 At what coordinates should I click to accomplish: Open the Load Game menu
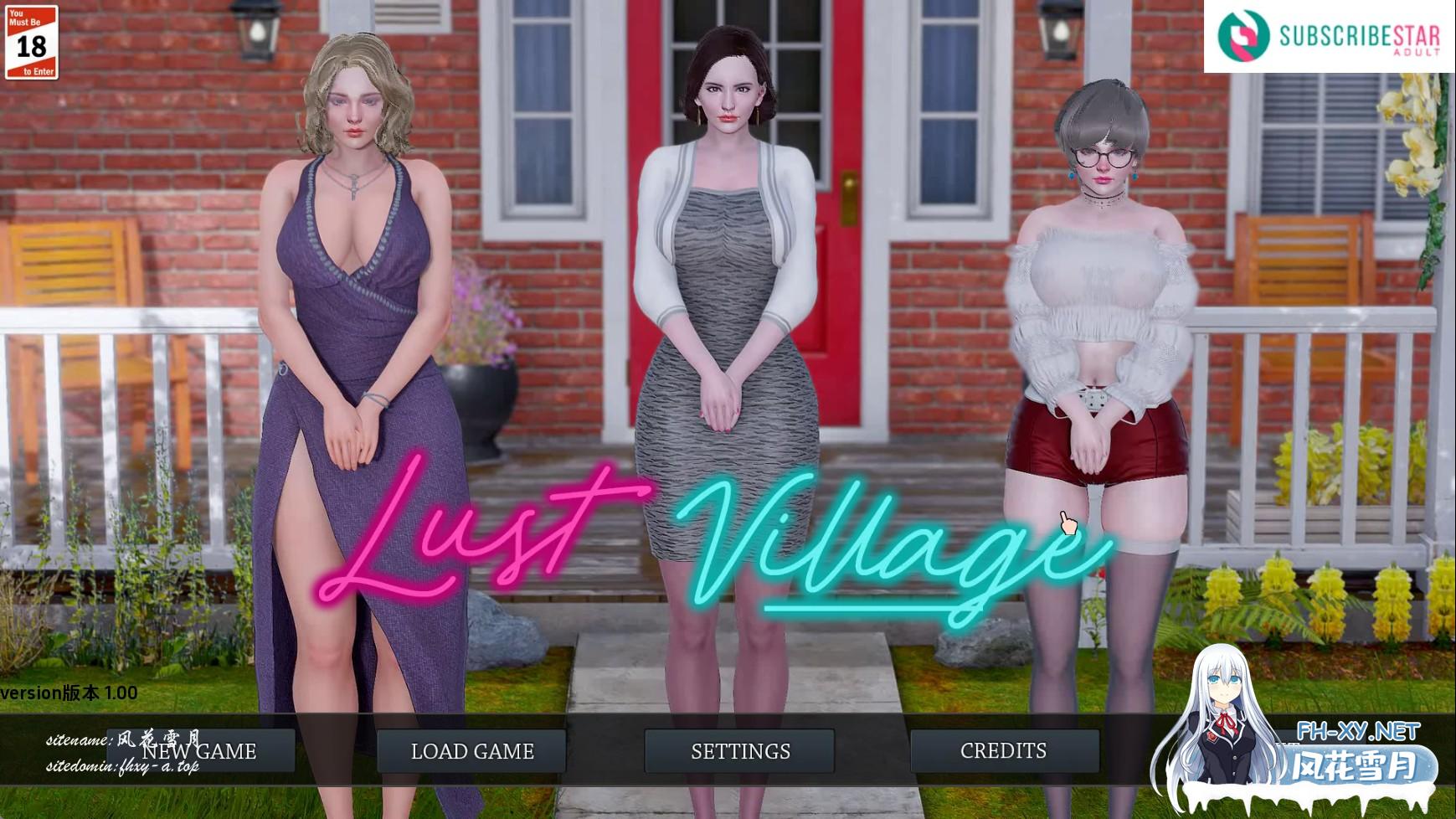click(x=472, y=751)
